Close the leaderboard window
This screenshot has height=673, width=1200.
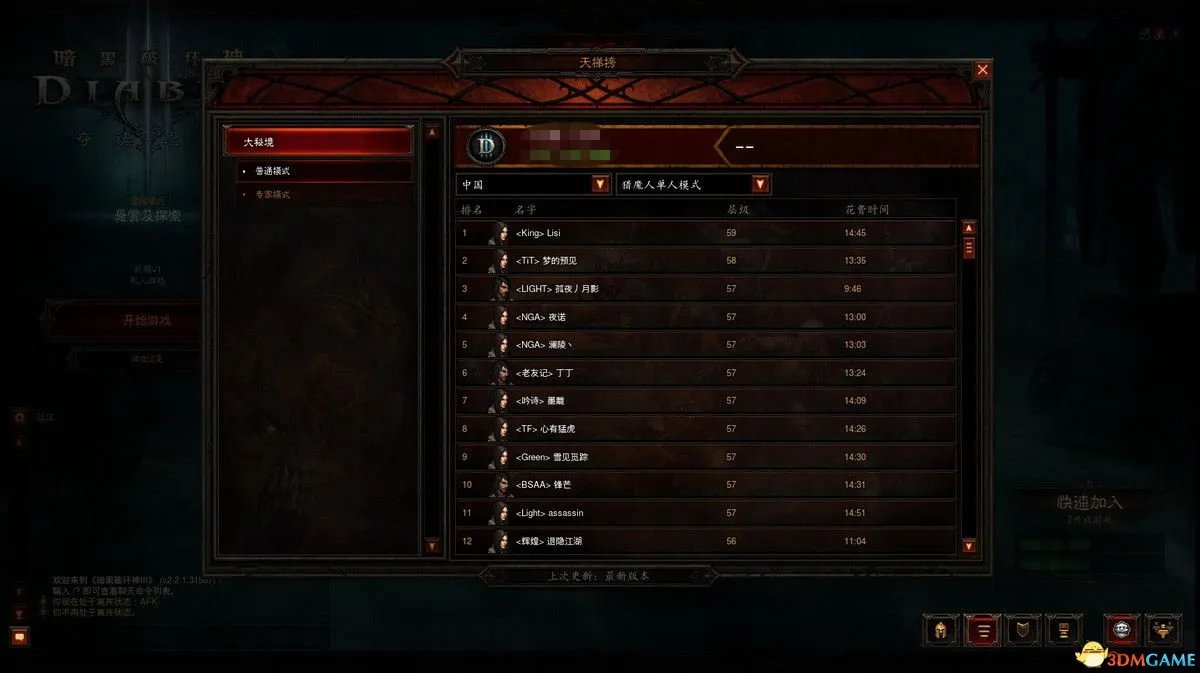pyautogui.click(x=982, y=70)
